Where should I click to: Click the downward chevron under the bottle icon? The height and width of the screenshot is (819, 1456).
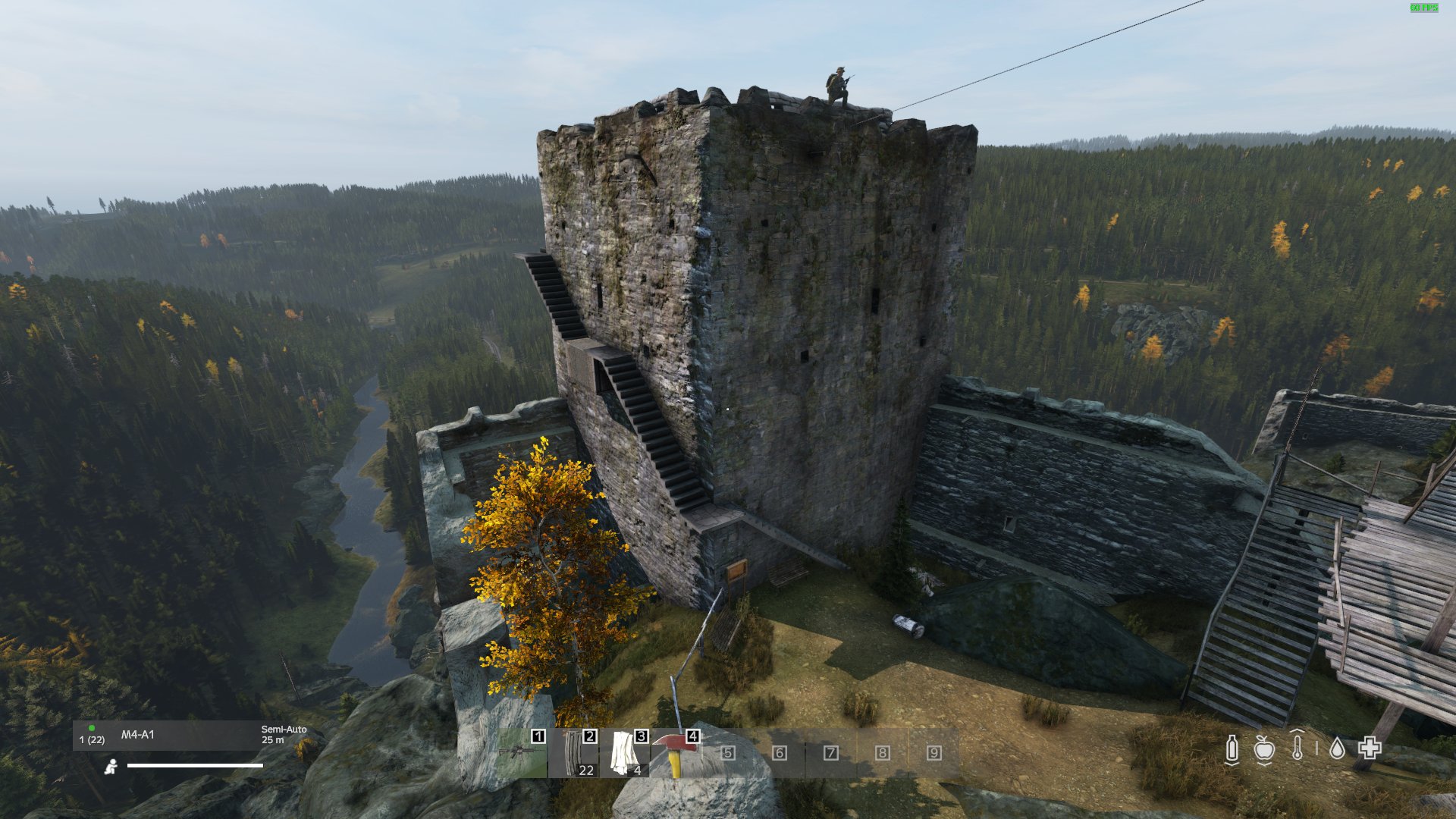coord(1232,764)
